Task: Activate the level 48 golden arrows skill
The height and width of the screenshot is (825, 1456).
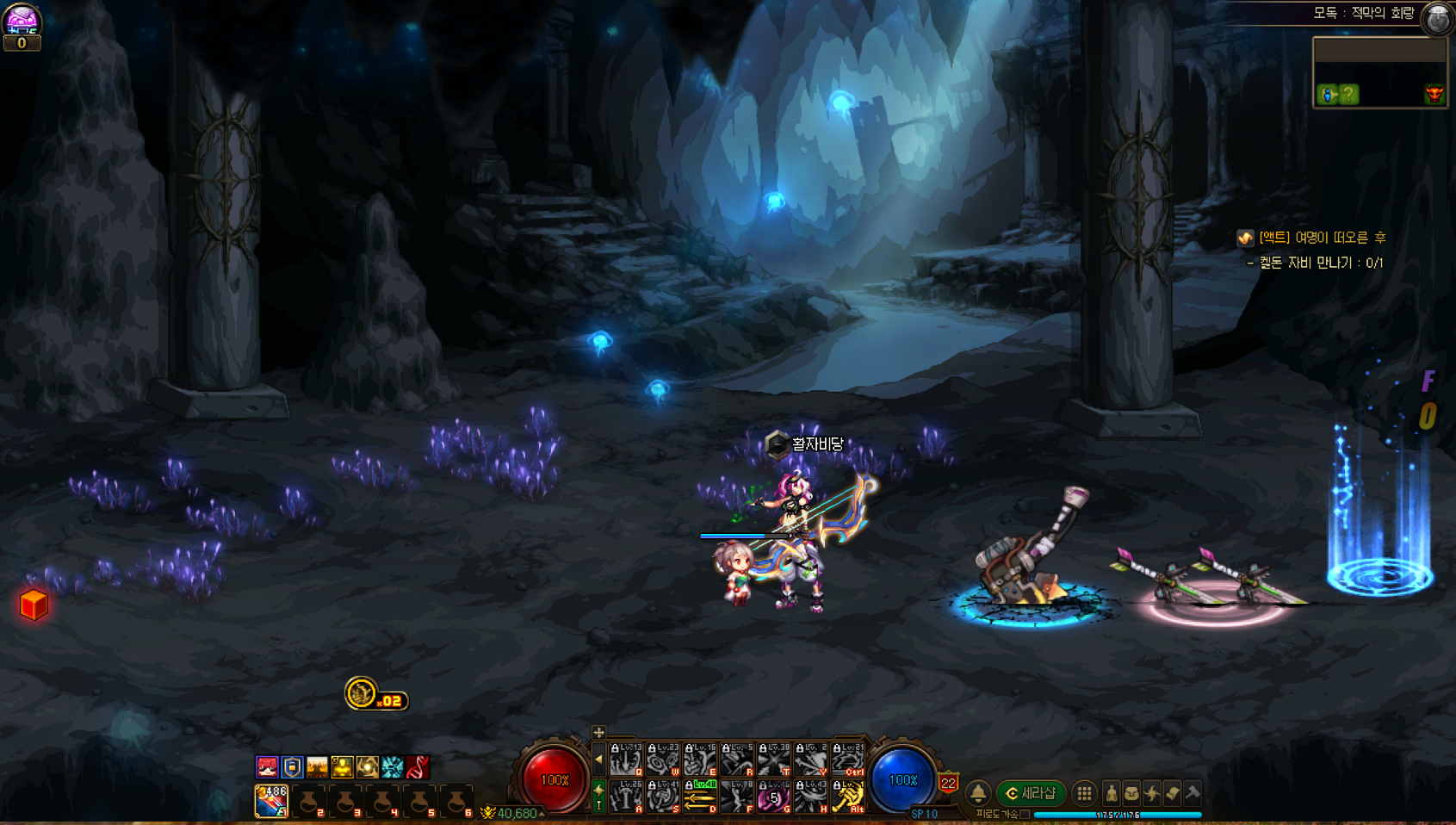Action: point(700,797)
